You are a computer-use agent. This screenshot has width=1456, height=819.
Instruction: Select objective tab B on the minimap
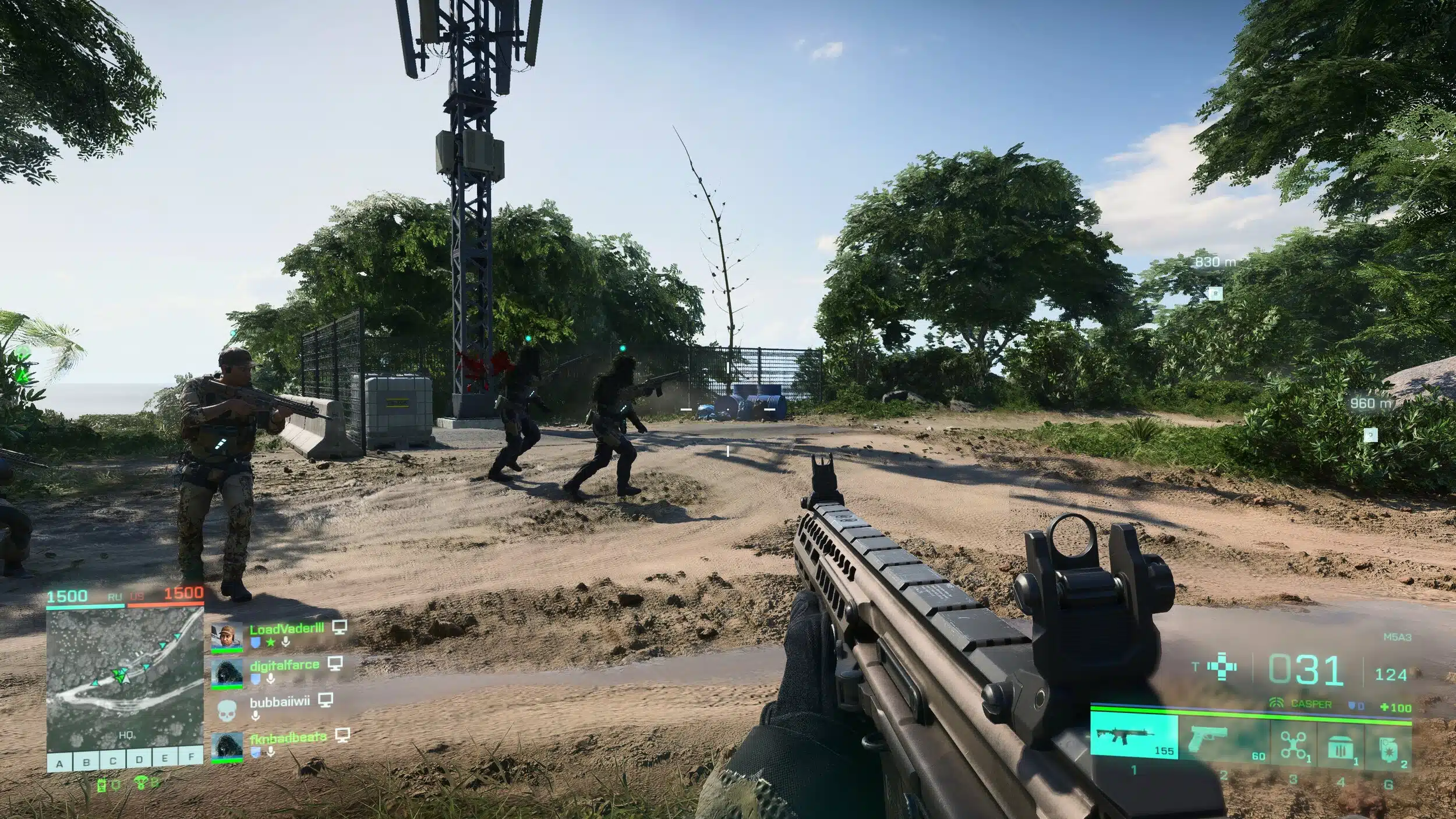point(86,761)
